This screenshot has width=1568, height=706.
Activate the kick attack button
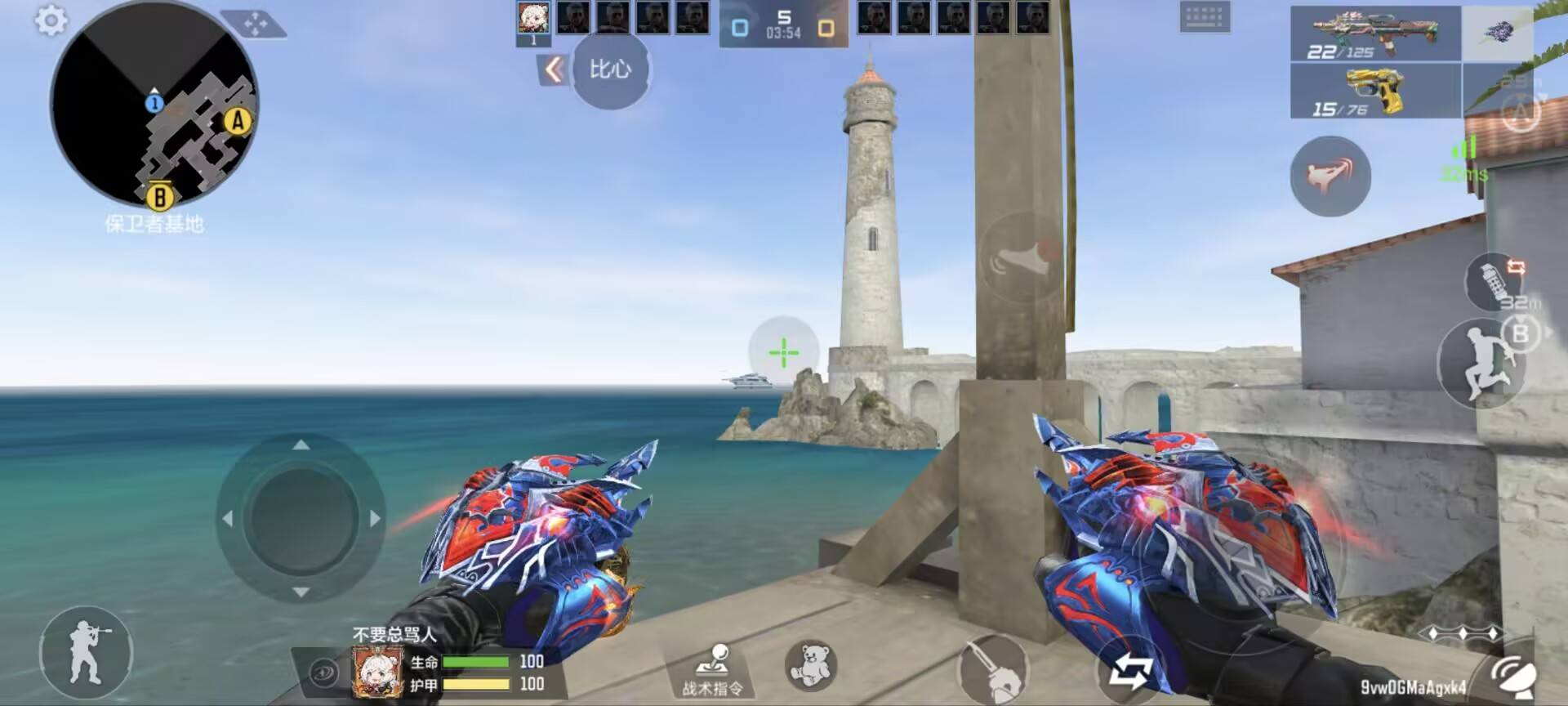tap(1330, 176)
